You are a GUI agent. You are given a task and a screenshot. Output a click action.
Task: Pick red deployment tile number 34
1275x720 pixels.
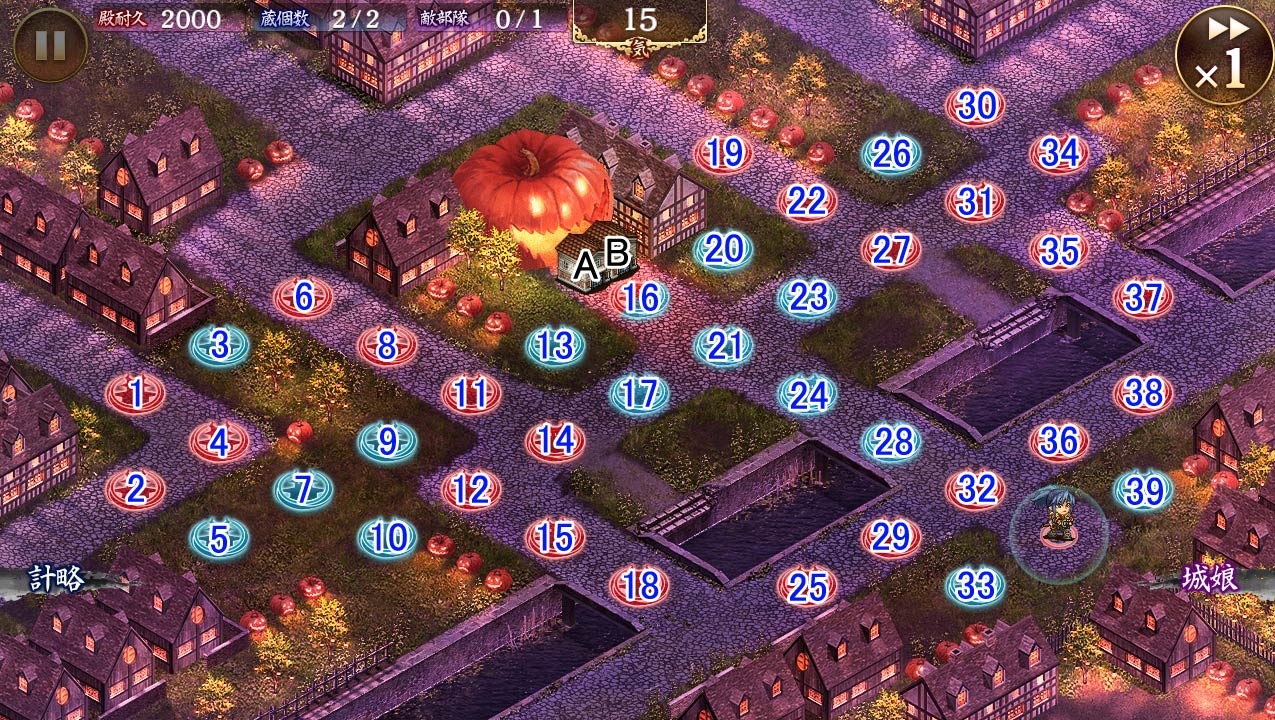pyautogui.click(x=1060, y=153)
